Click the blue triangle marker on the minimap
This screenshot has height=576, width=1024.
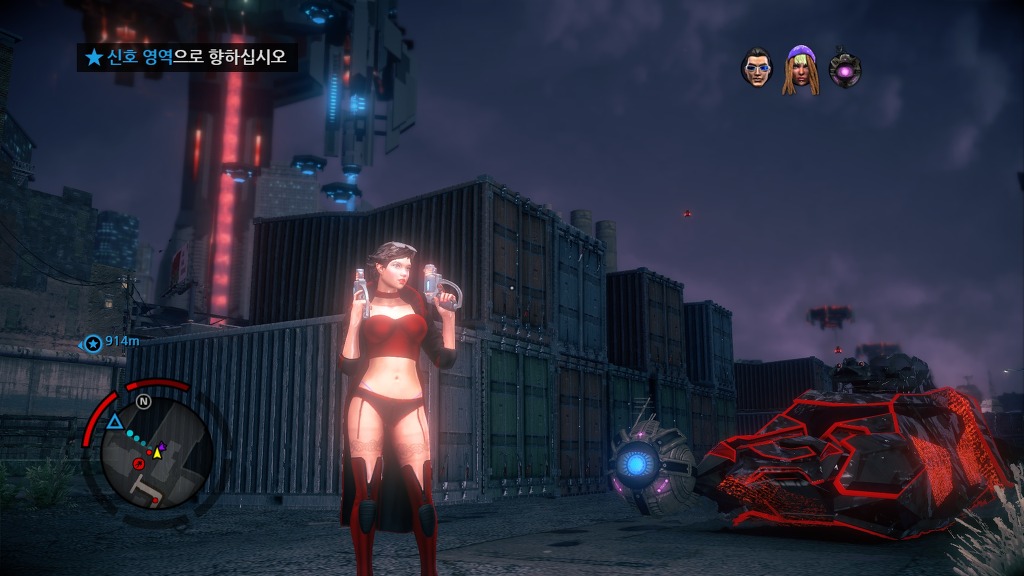click(x=115, y=422)
